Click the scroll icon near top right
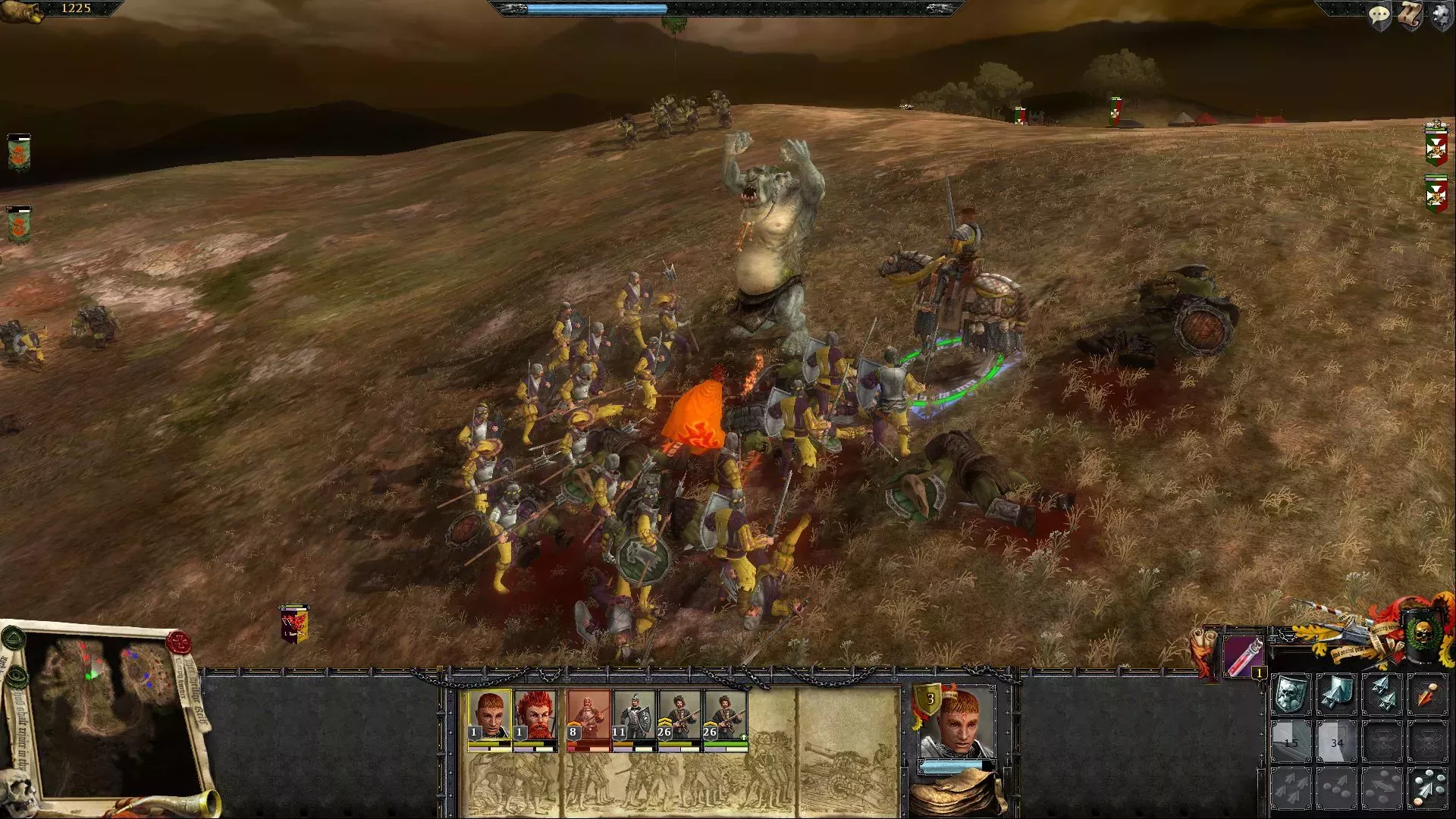This screenshot has width=1456, height=819. pyautogui.click(x=1410, y=15)
